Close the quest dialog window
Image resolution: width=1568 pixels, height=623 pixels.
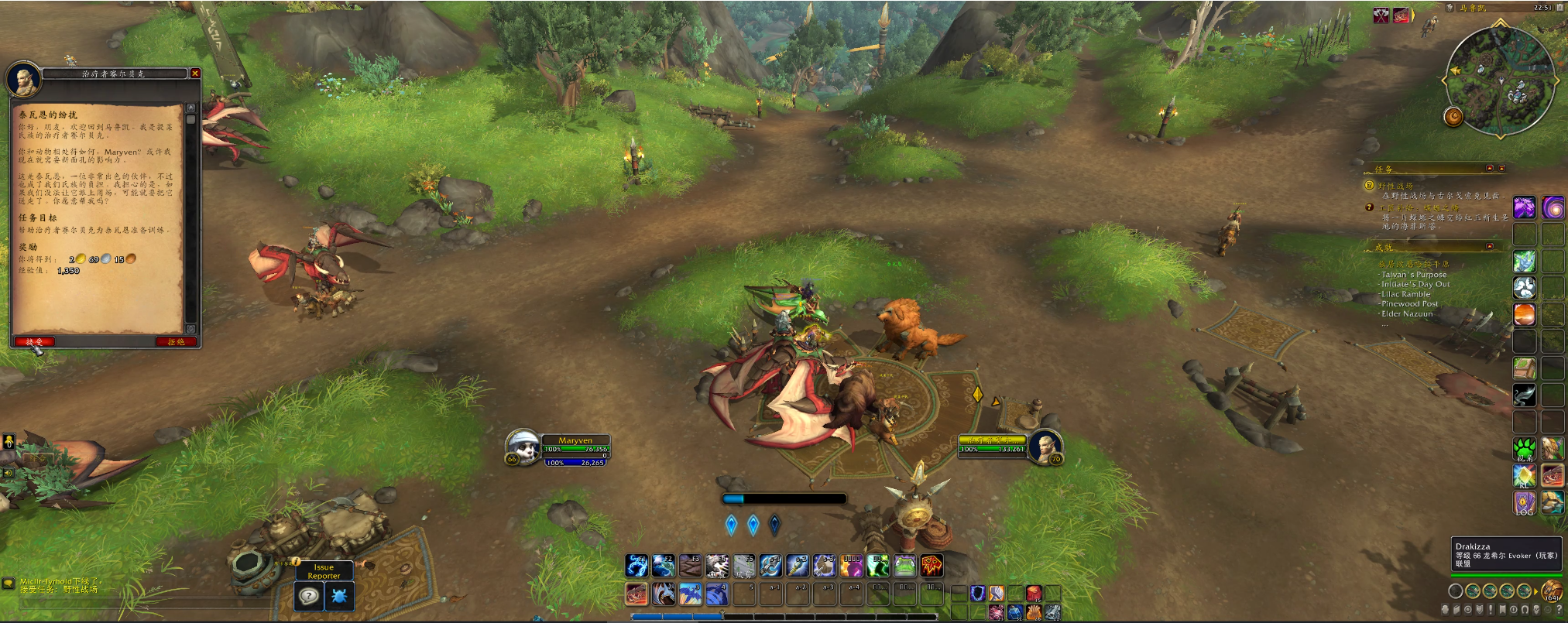point(195,74)
